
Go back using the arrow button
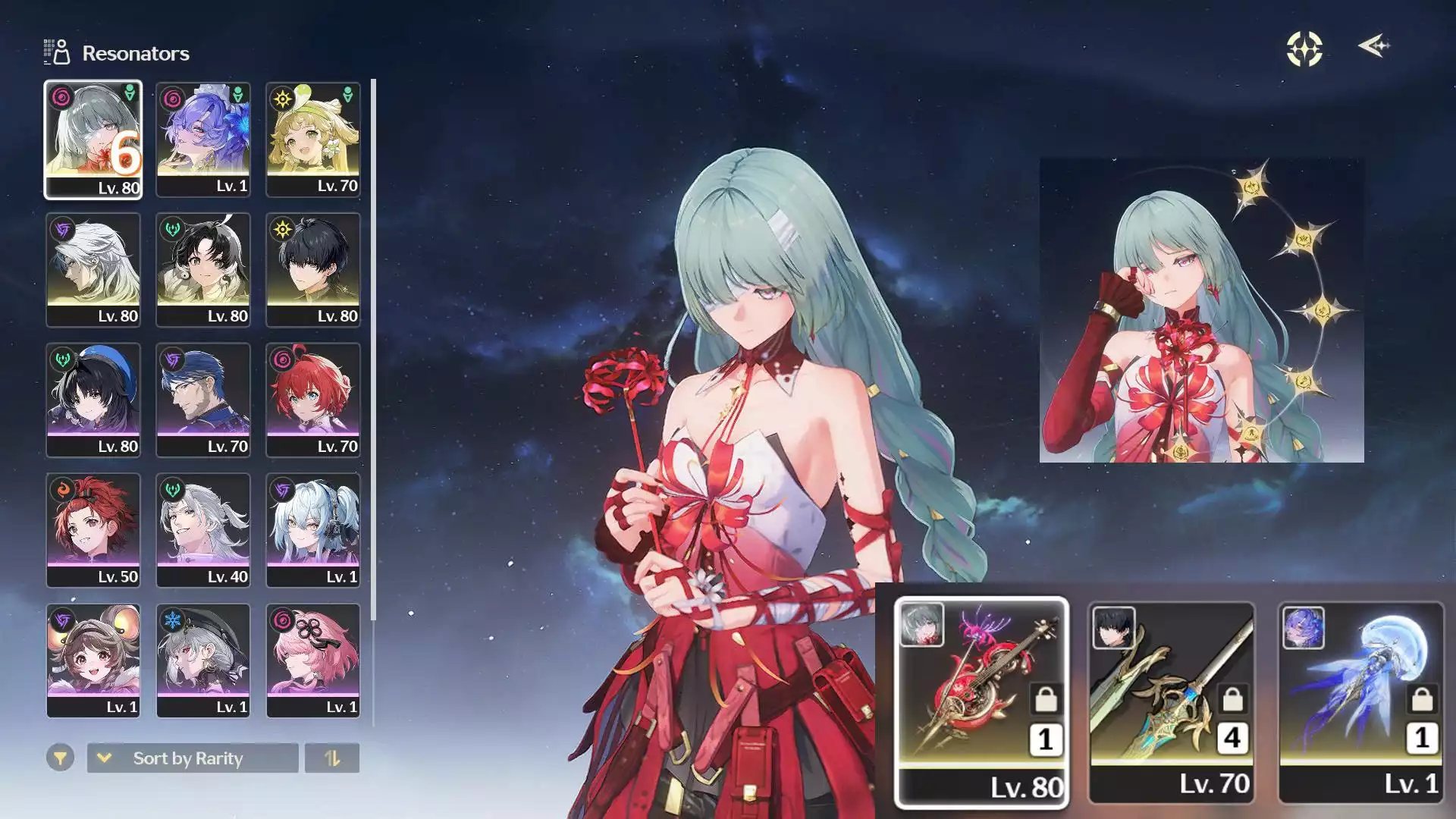tap(1373, 46)
